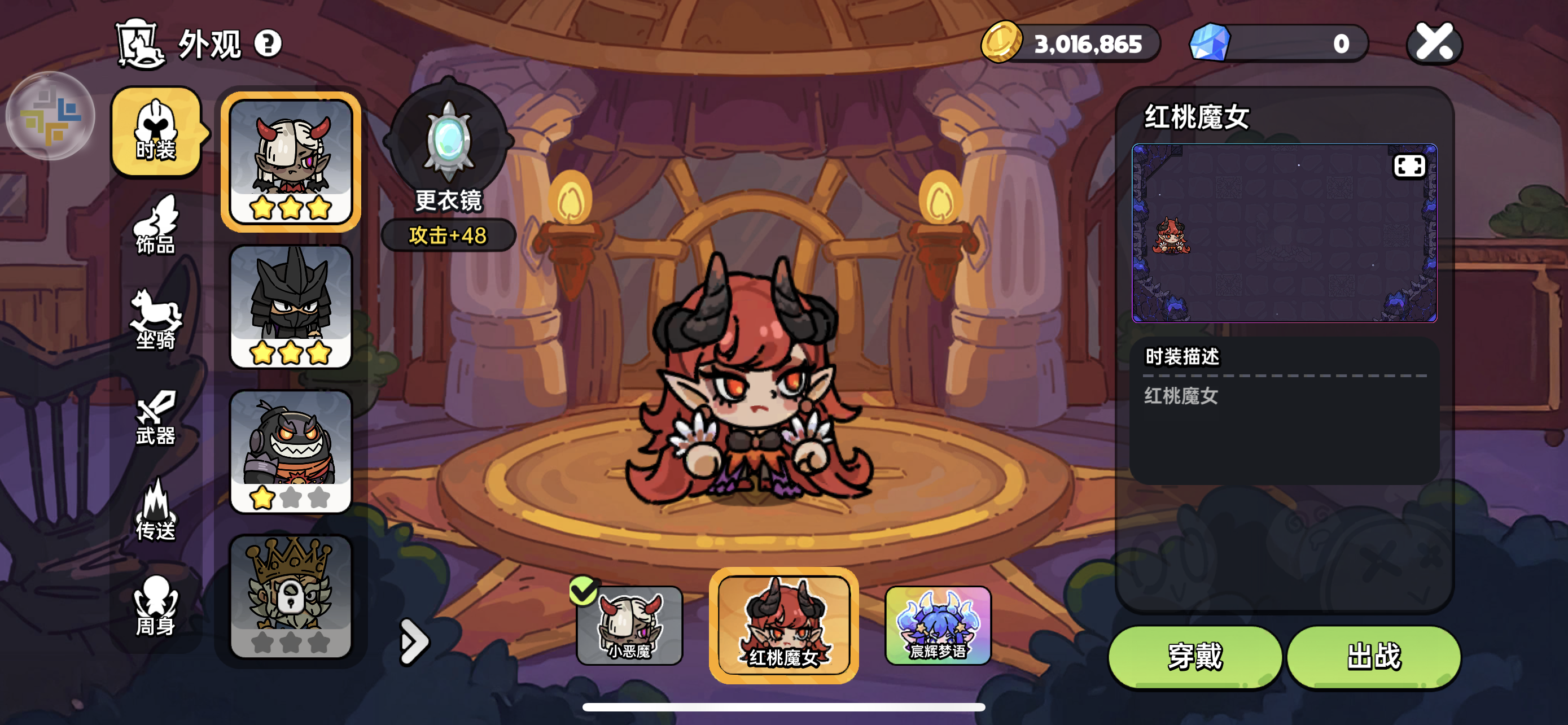1568x725 pixels.
Task: Open the 坐骑 mount tab
Action: pyautogui.click(x=156, y=320)
